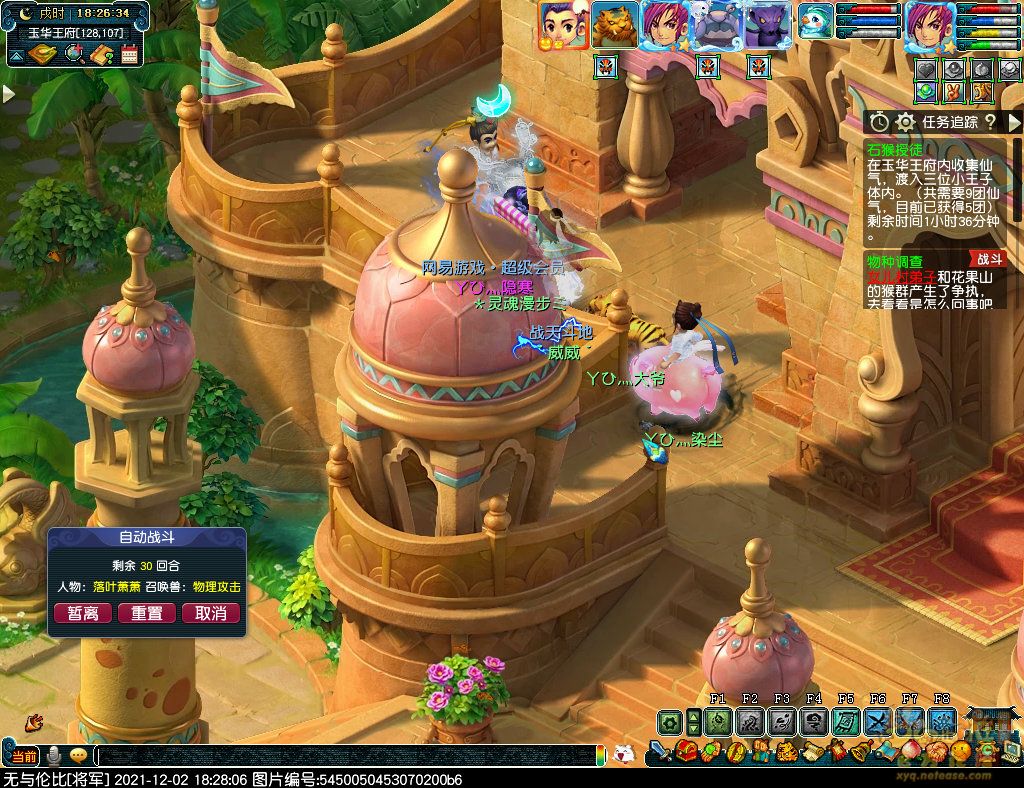Viewport: 1024px width, 788px height.
Task: Select the purple panther pet portrait
Action: pyautogui.click(x=768, y=25)
